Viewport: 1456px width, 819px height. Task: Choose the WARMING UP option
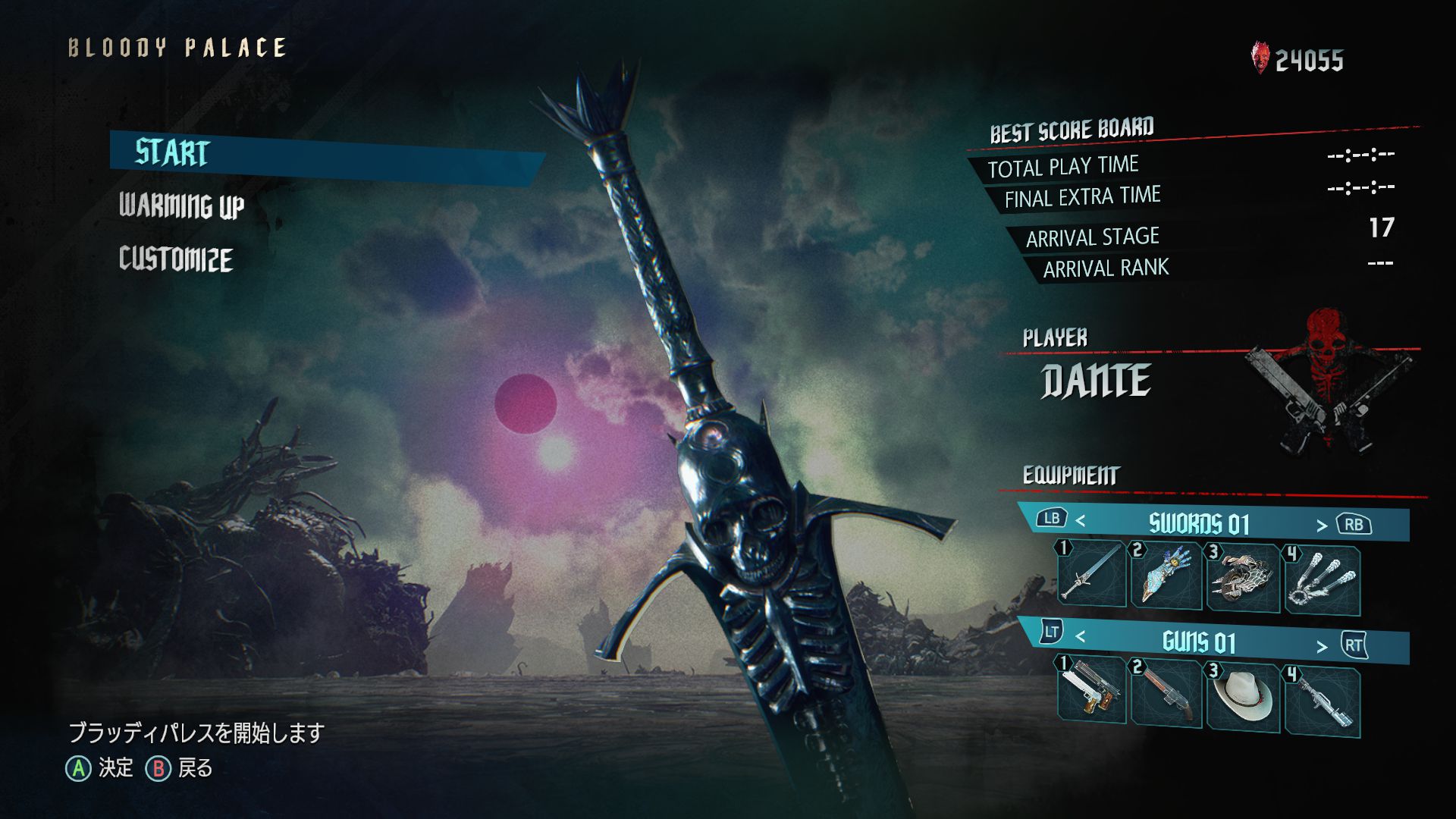(181, 206)
